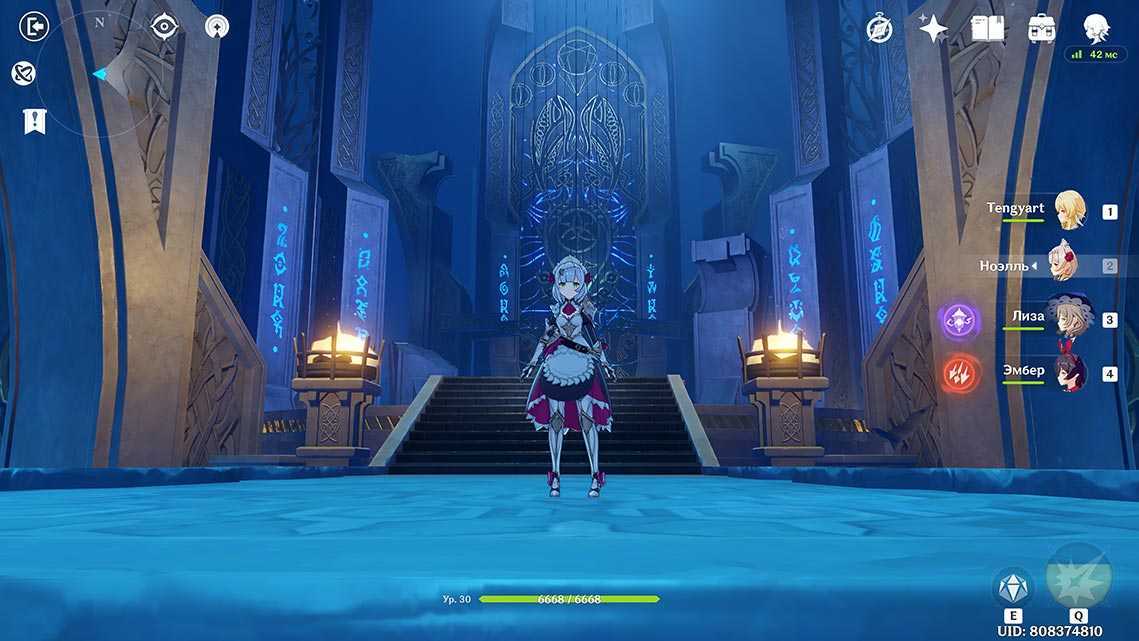The height and width of the screenshot is (641, 1139).
Task: Trigger Эмбер's red elemental burst icon
Action: tap(958, 375)
